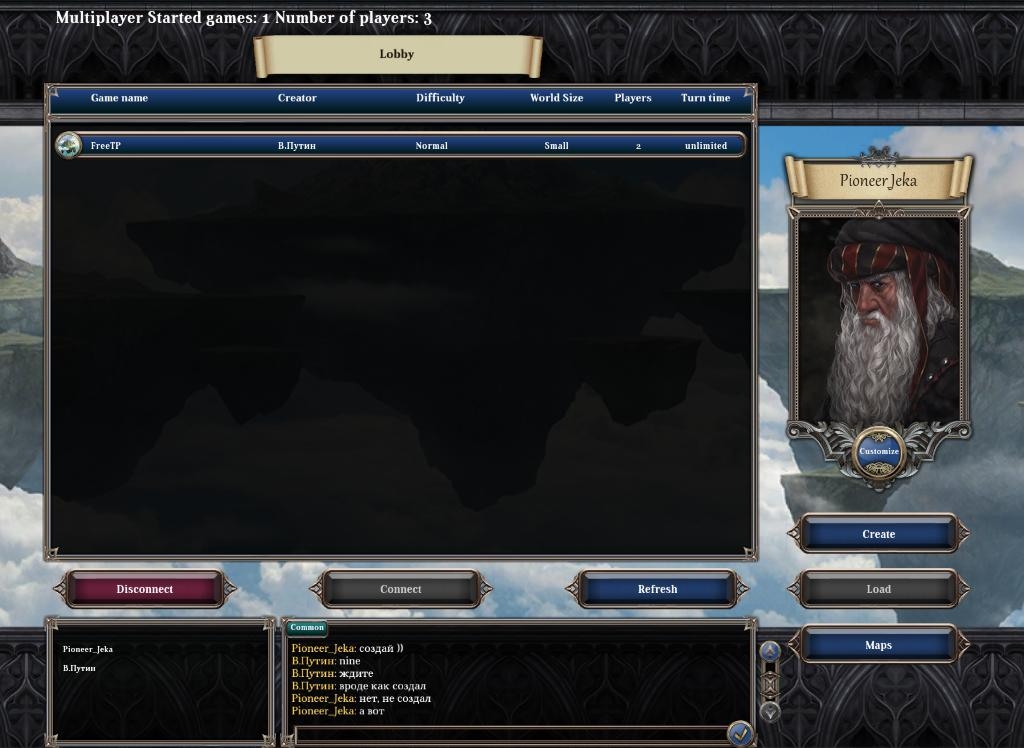Select the FreeTP game row
The image size is (1024, 748).
(x=400, y=146)
